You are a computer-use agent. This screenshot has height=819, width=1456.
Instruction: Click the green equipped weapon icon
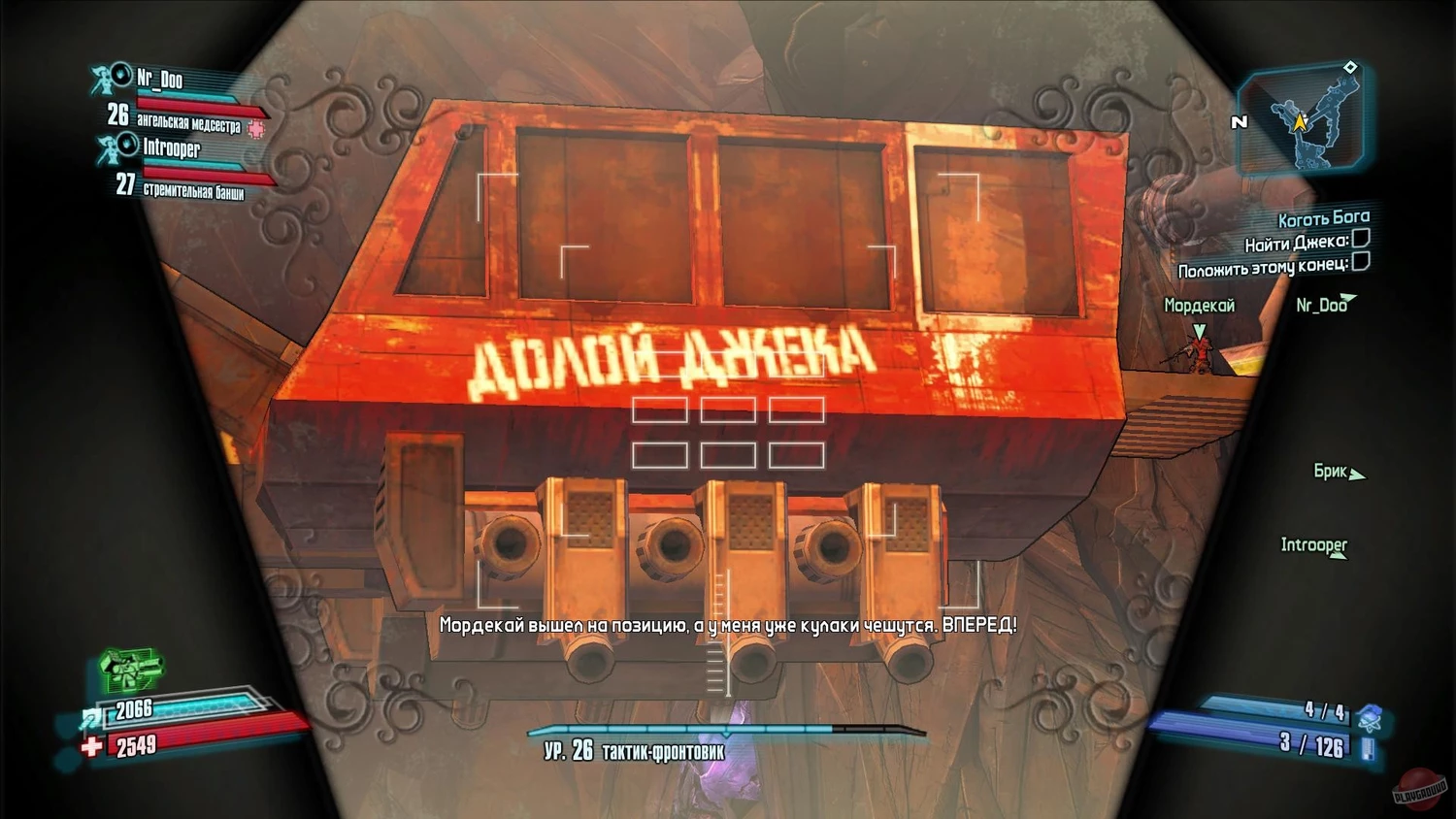[x=130, y=670]
